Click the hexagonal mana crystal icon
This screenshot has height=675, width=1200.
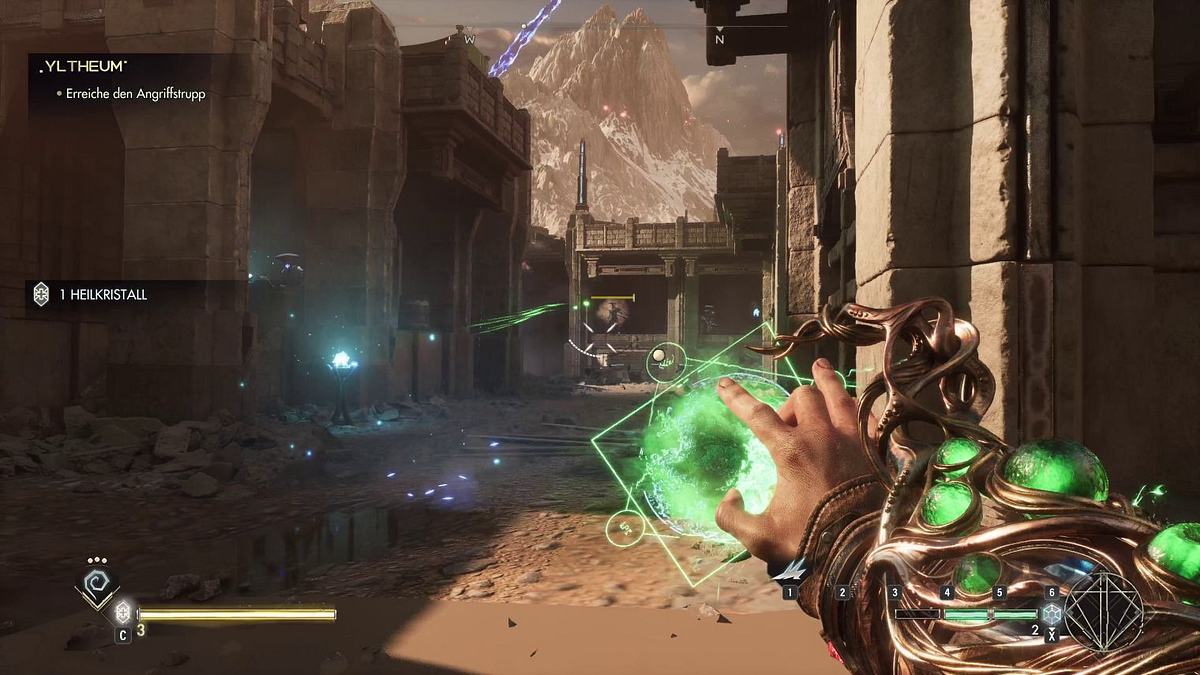click(x=1051, y=614)
